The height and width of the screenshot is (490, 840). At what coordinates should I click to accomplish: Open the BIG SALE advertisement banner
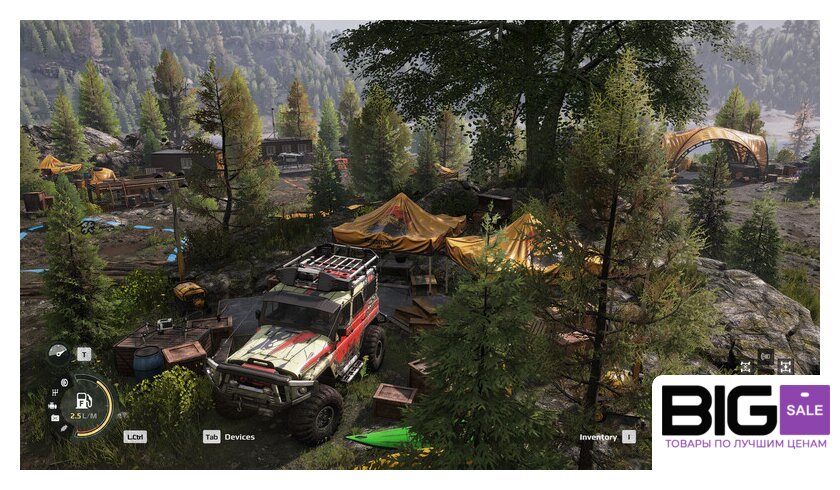pyautogui.click(x=743, y=420)
